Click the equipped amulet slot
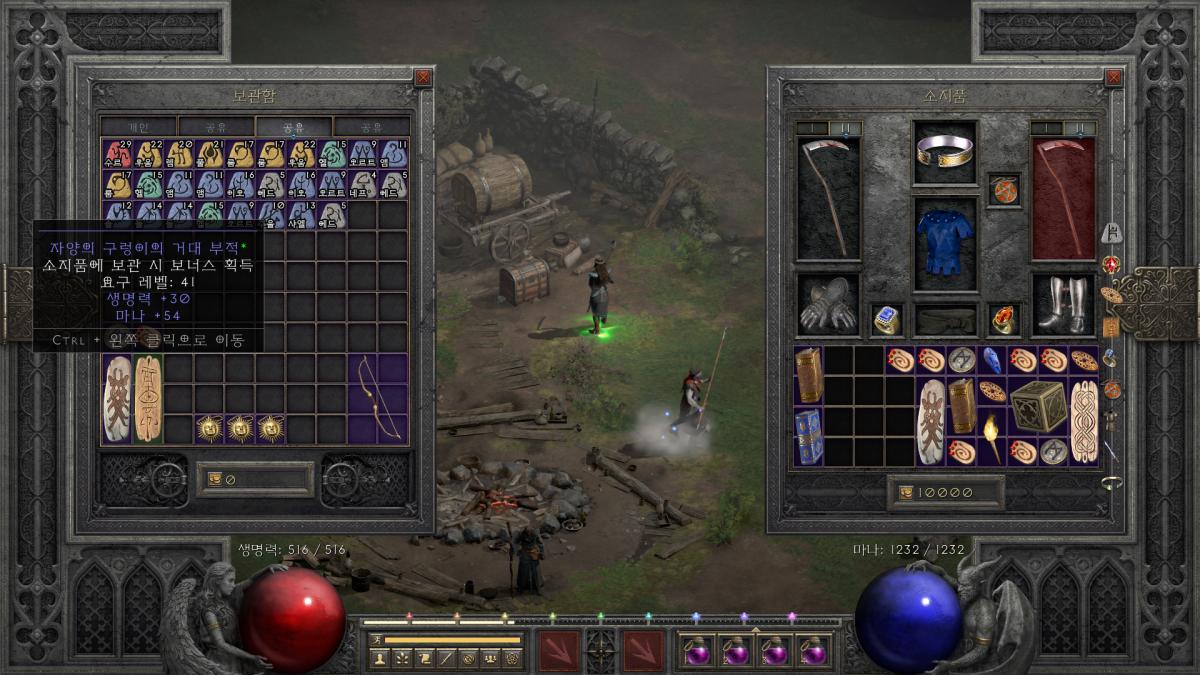 point(1004,189)
